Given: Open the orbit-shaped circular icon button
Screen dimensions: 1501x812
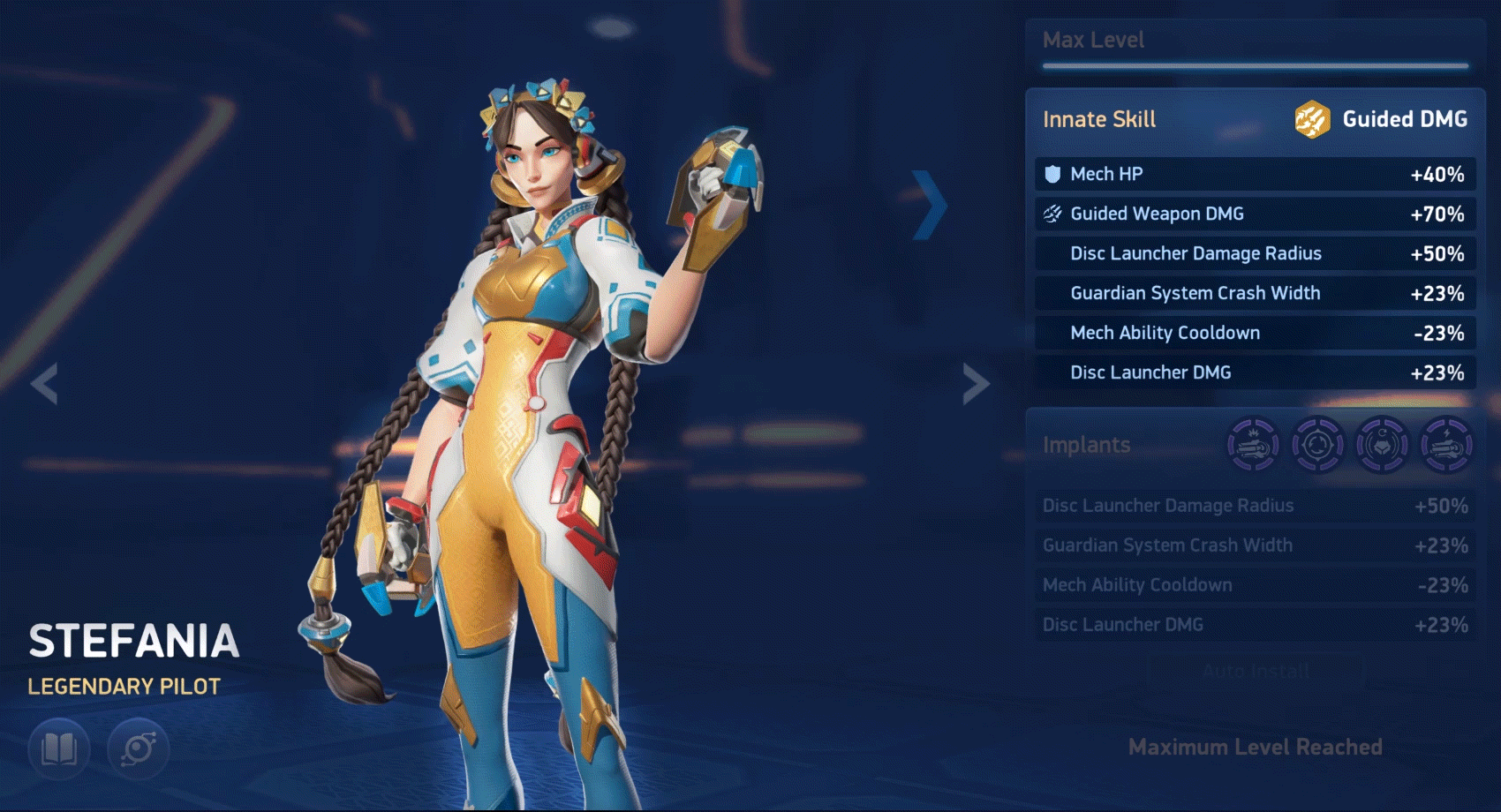Looking at the screenshot, I should (139, 749).
